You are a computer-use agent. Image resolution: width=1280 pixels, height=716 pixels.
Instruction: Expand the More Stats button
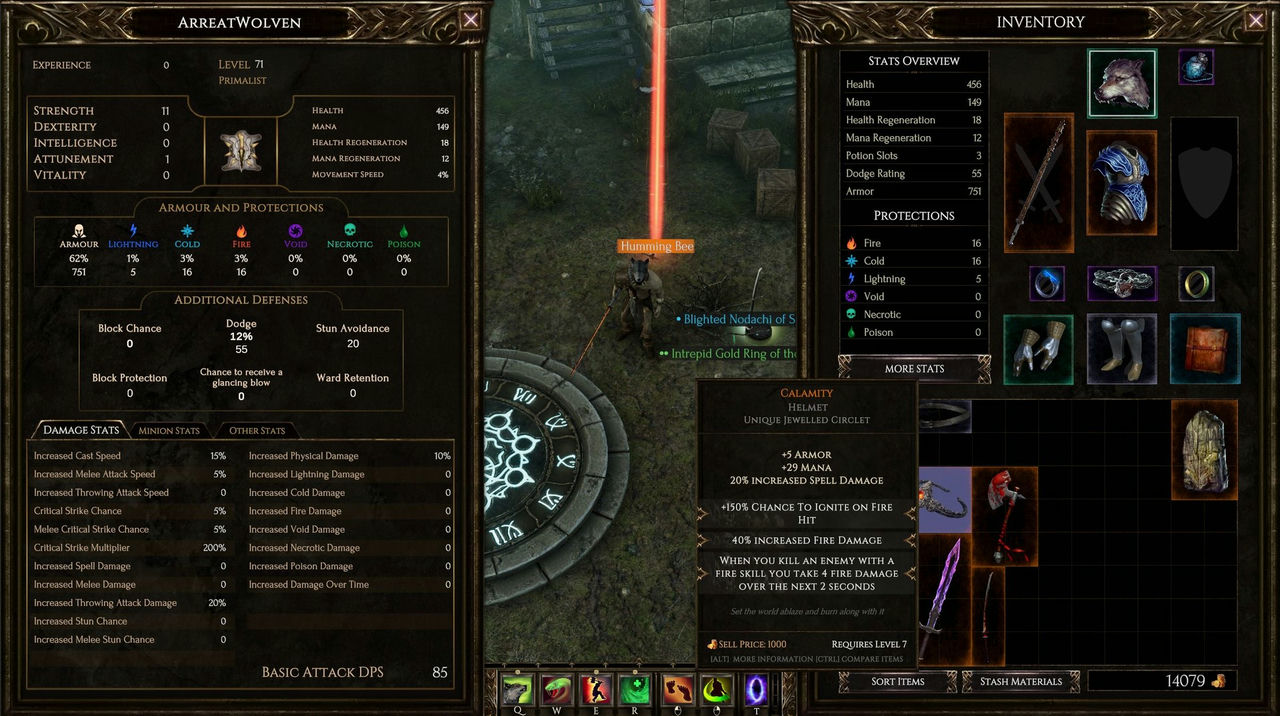(x=914, y=369)
